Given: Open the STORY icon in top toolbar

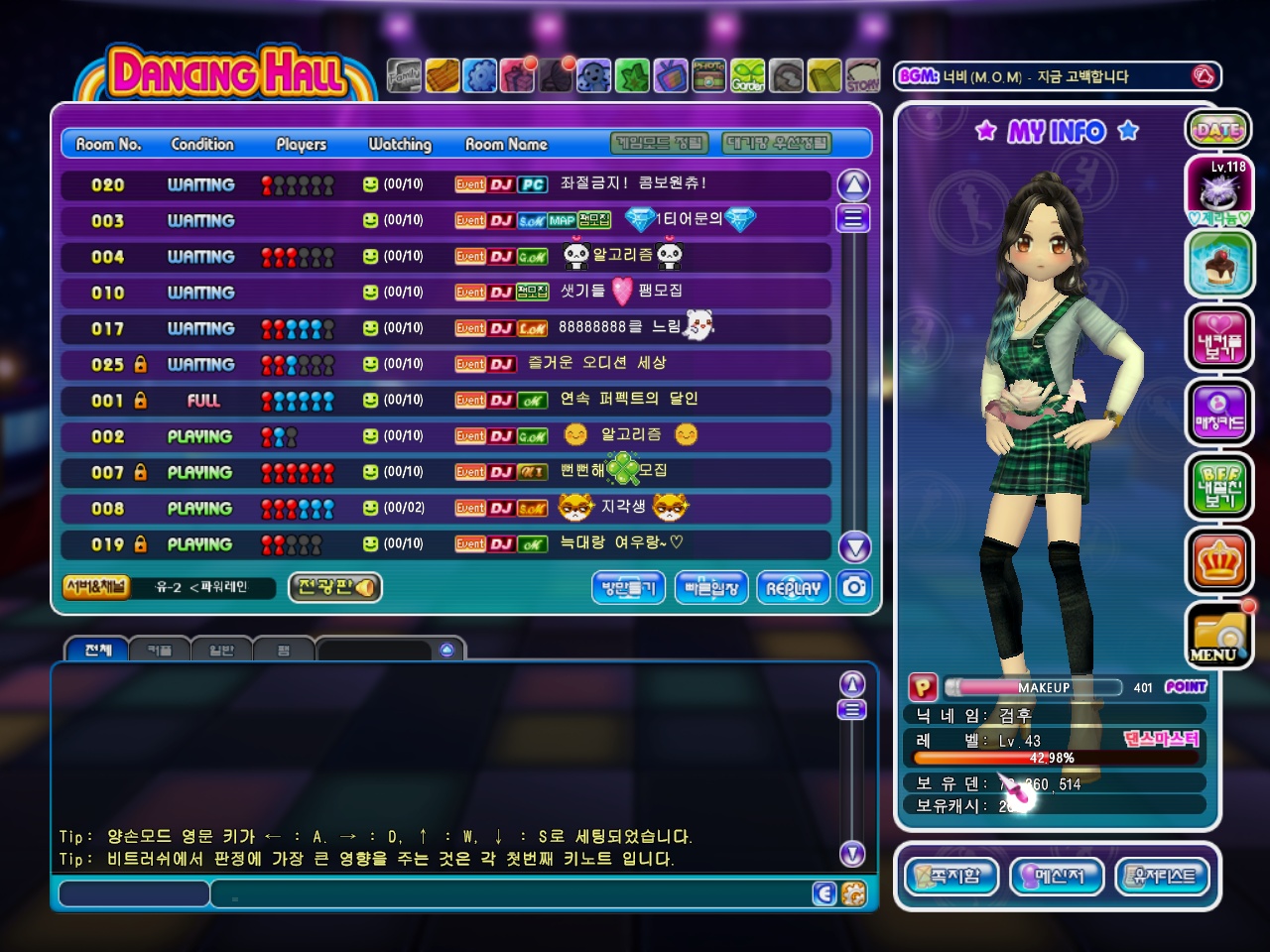Looking at the screenshot, I should pos(862,75).
